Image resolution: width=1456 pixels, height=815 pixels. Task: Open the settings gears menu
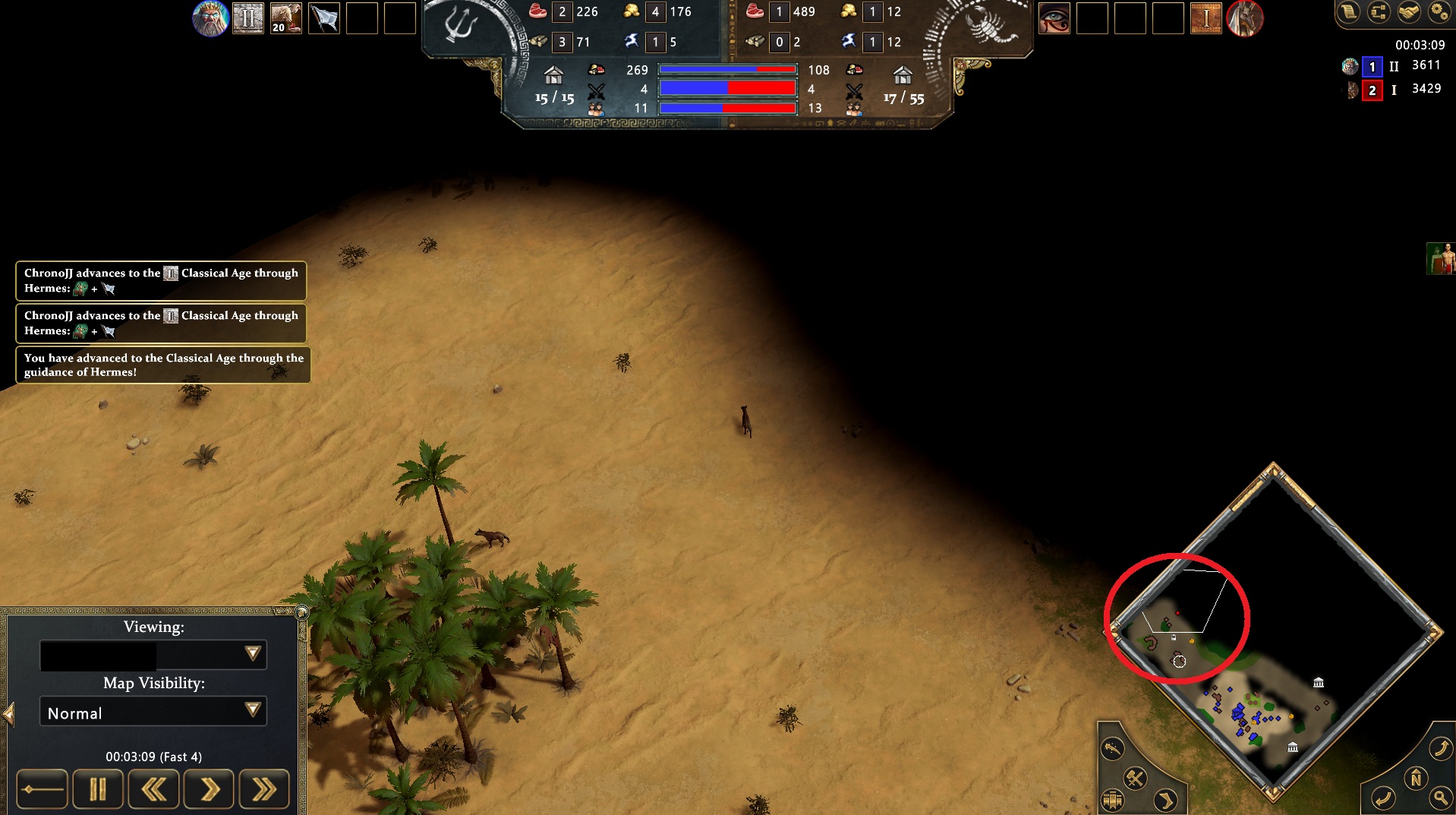tap(1439, 11)
